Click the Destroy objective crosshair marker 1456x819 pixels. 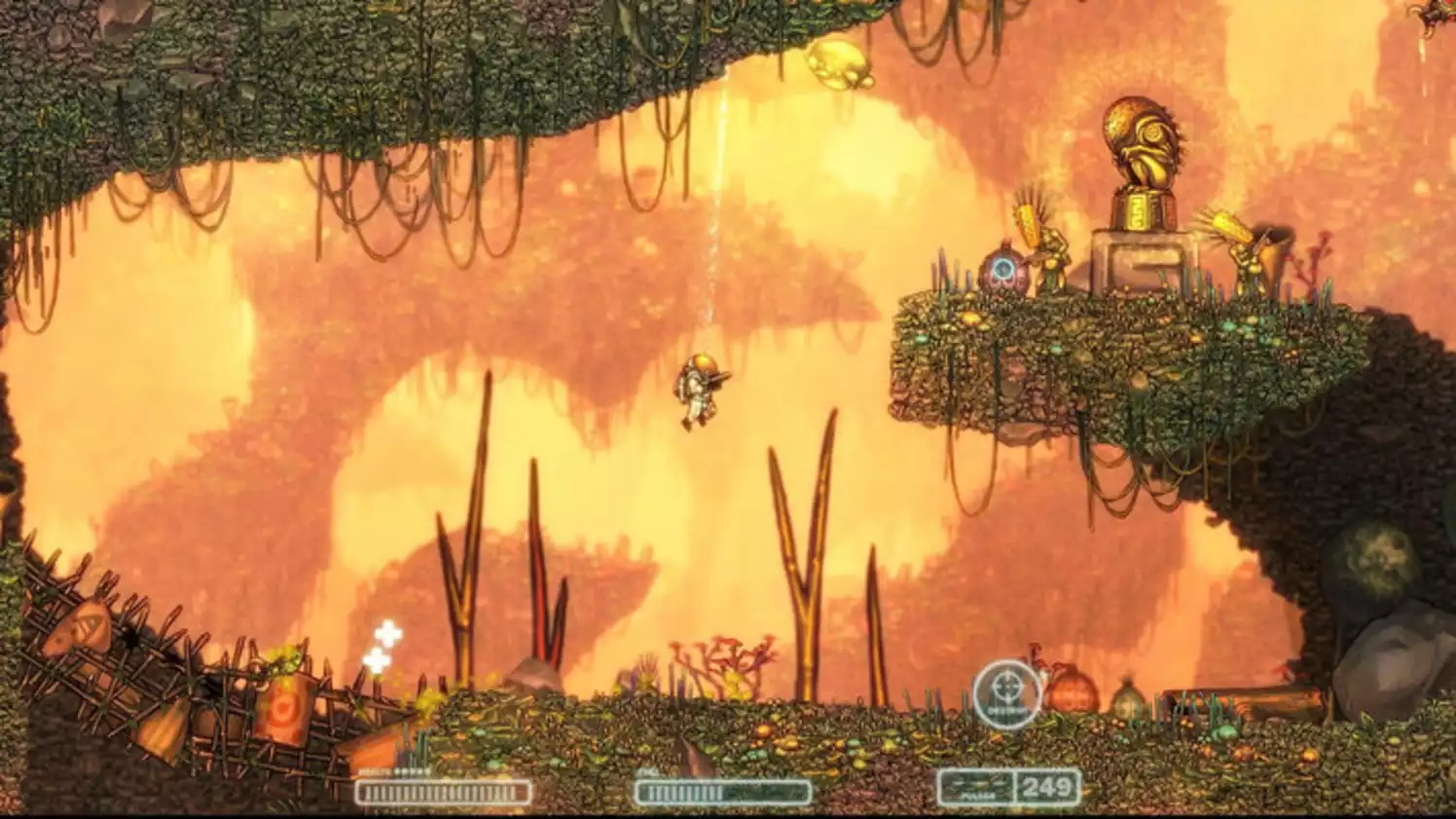pos(1006,693)
